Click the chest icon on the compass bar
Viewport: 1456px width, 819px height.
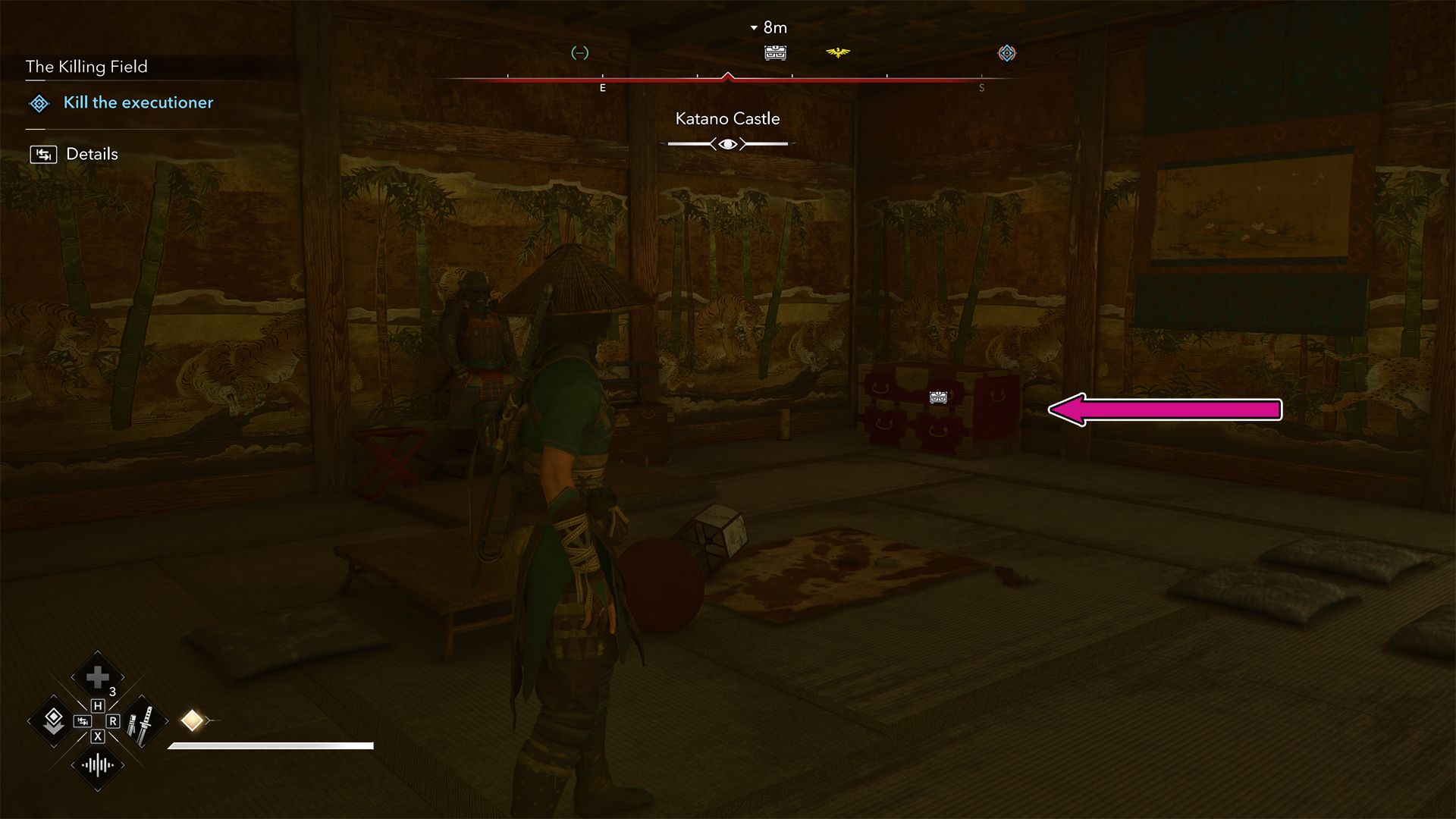point(774,53)
